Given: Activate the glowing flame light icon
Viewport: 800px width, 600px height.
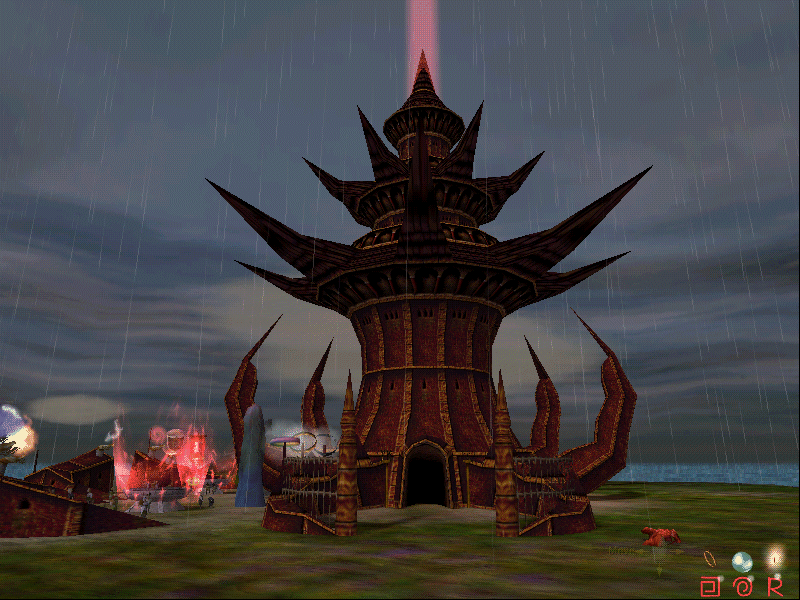Looking at the screenshot, I should coord(773,558).
